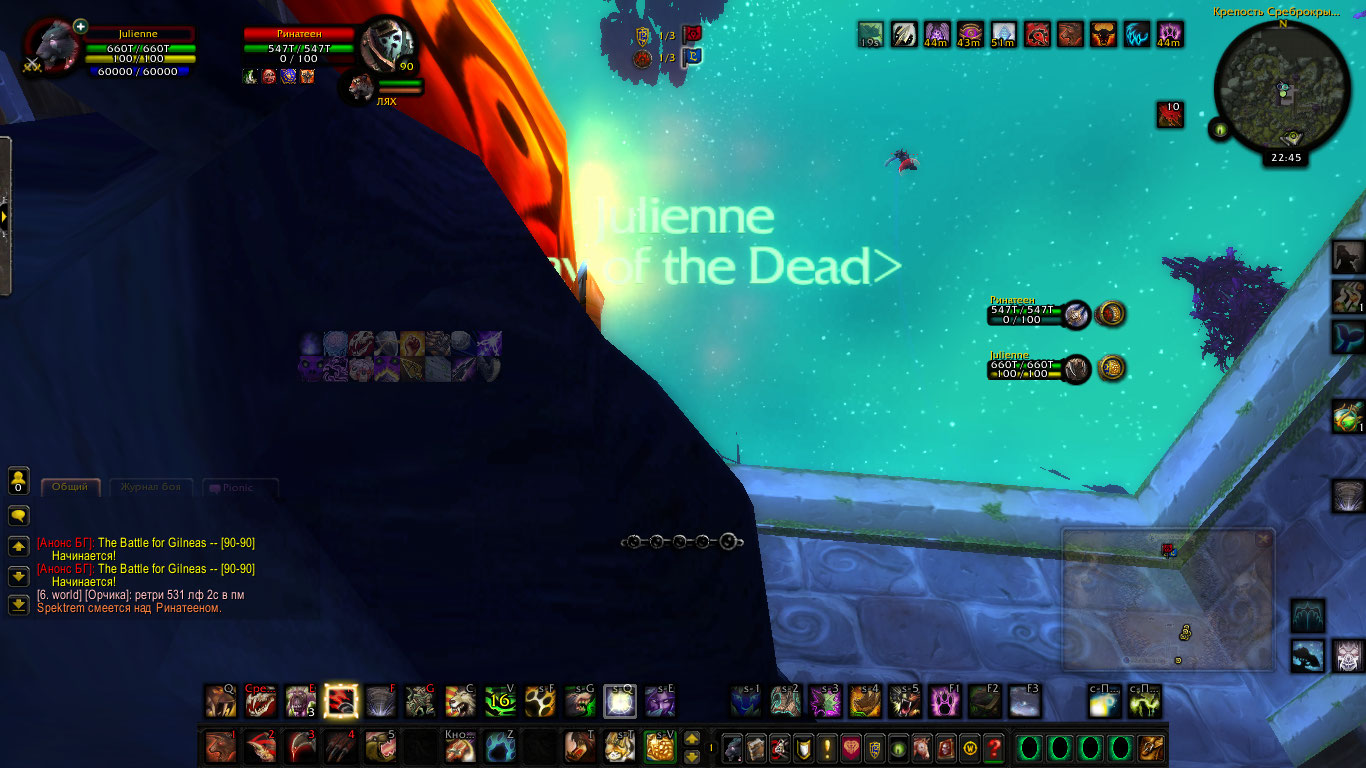Screen dimensions: 1366x768
Task: Open the Журнал боя combat log tab
Action: click(x=151, y=488)
